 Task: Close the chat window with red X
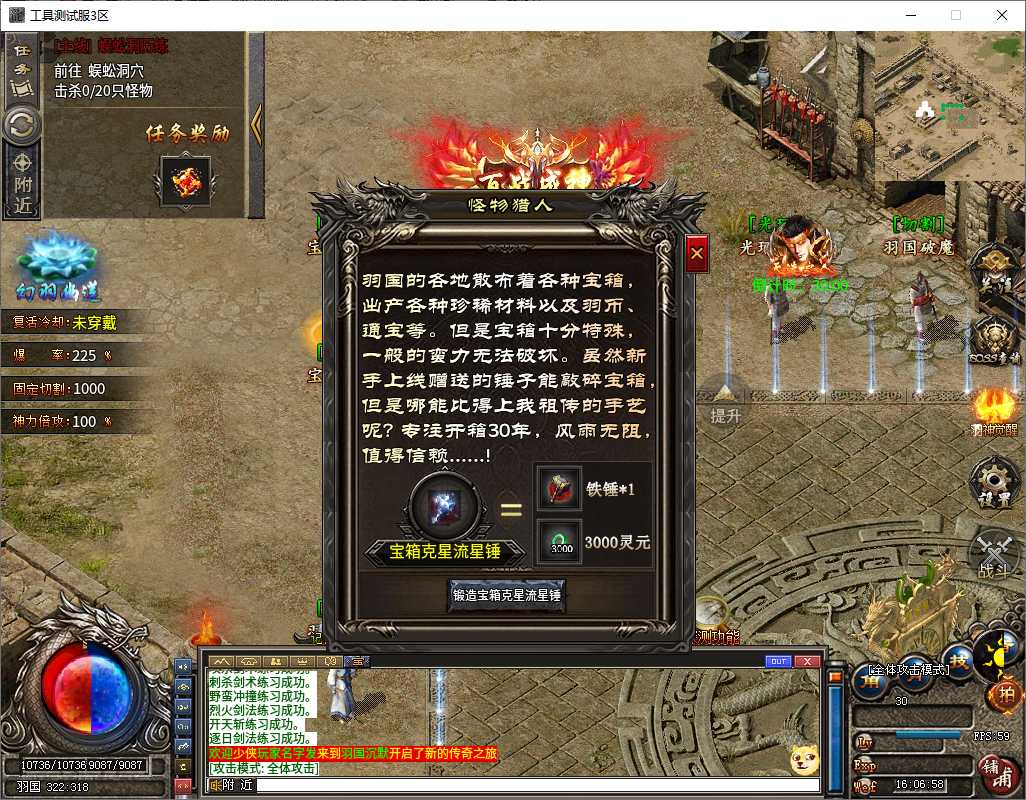[x=808, y=661]
